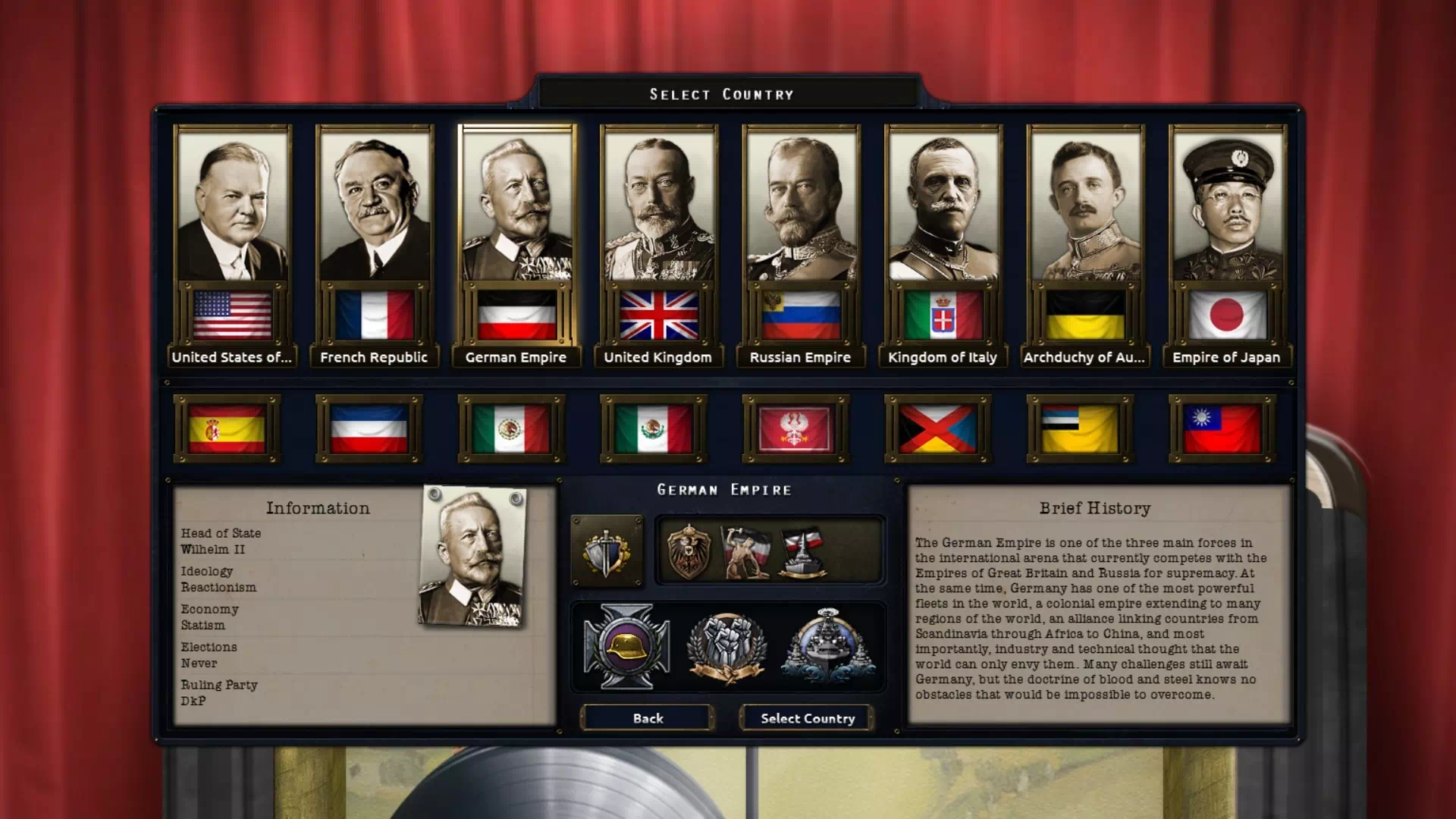Select the Empire of Japan portrait card
Screen dimensions: 1456x819
1227,243
